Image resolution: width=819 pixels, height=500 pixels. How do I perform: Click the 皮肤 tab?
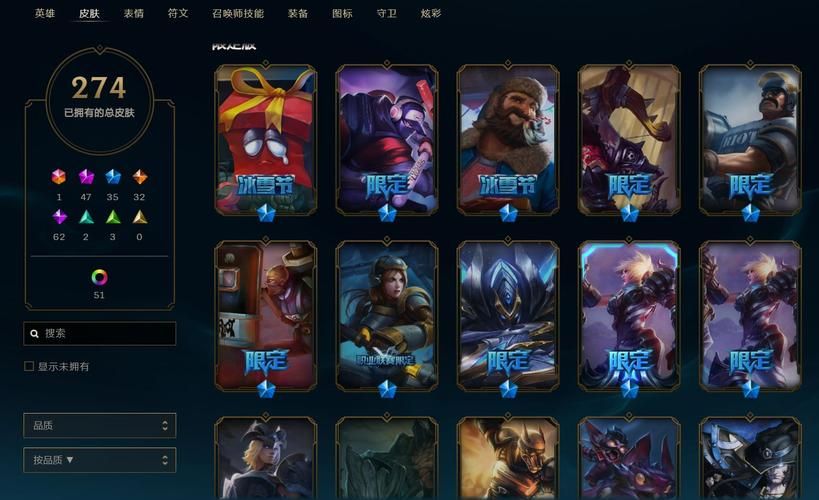pyautogui.click(x=89, y=14)
